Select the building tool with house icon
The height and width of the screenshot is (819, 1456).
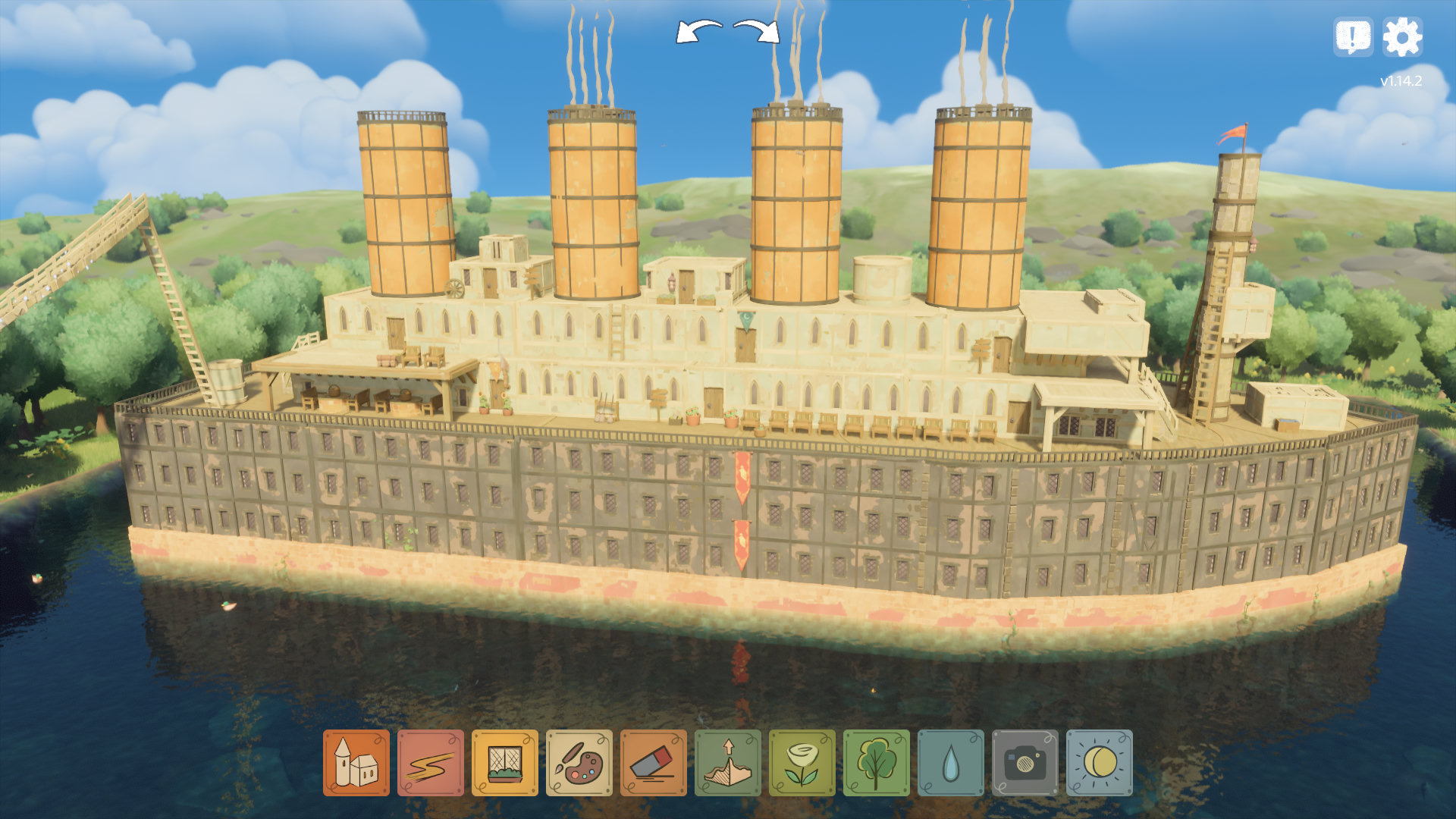click(356, 763)
